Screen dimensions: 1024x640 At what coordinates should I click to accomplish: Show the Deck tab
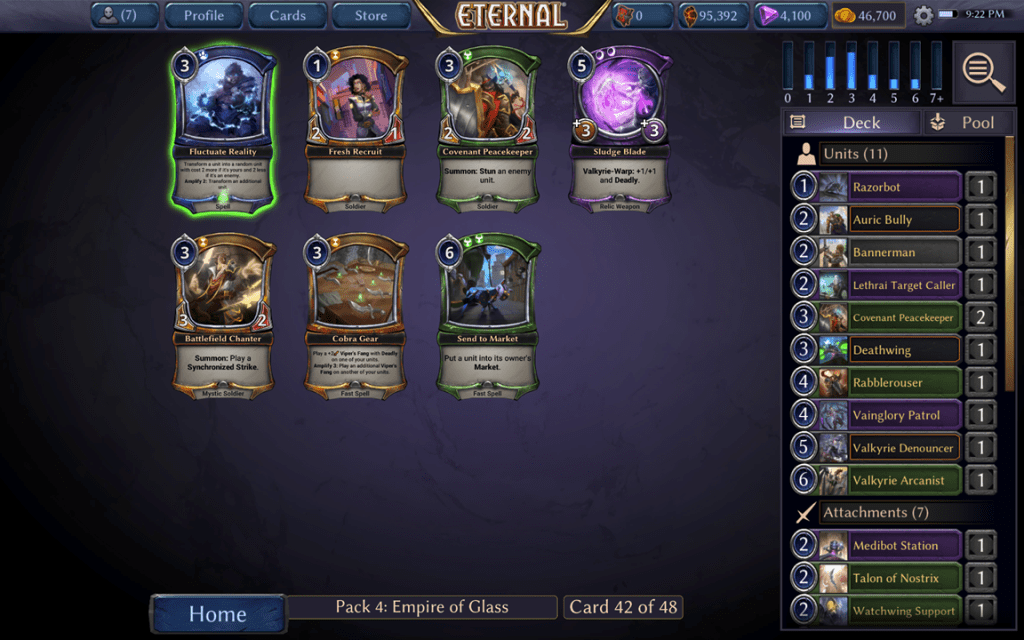point(850,122)
